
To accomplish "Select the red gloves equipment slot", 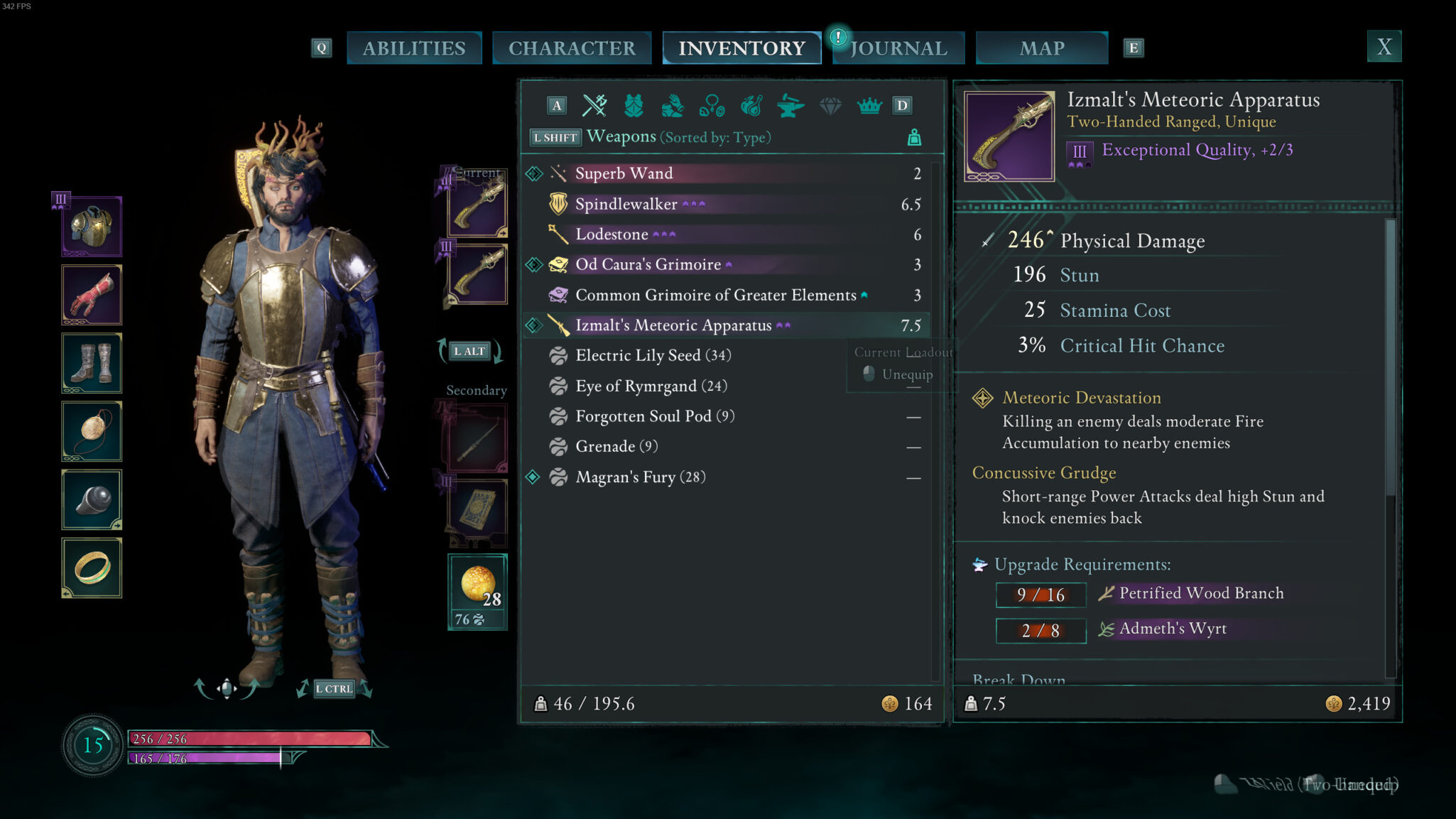I will click(92, 295).
